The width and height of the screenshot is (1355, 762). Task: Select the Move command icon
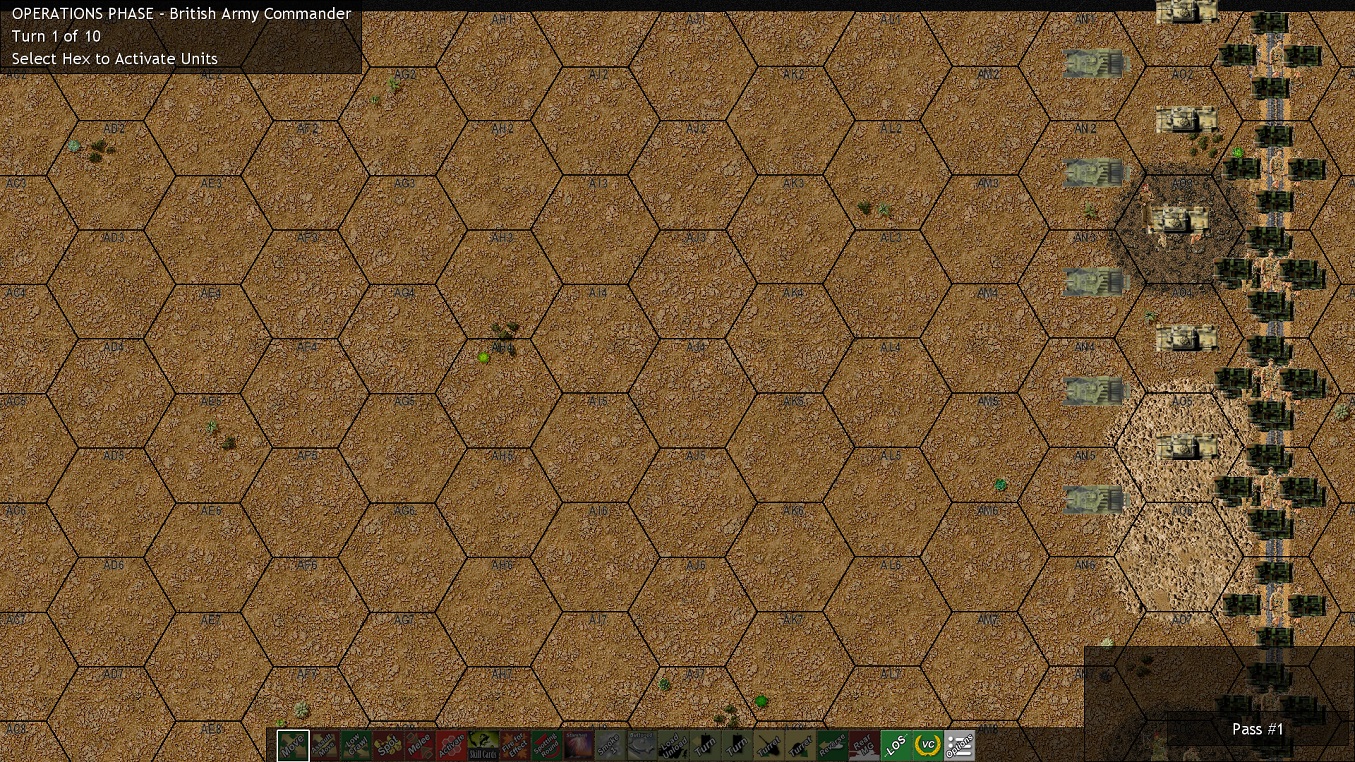[x=293, y=744]
